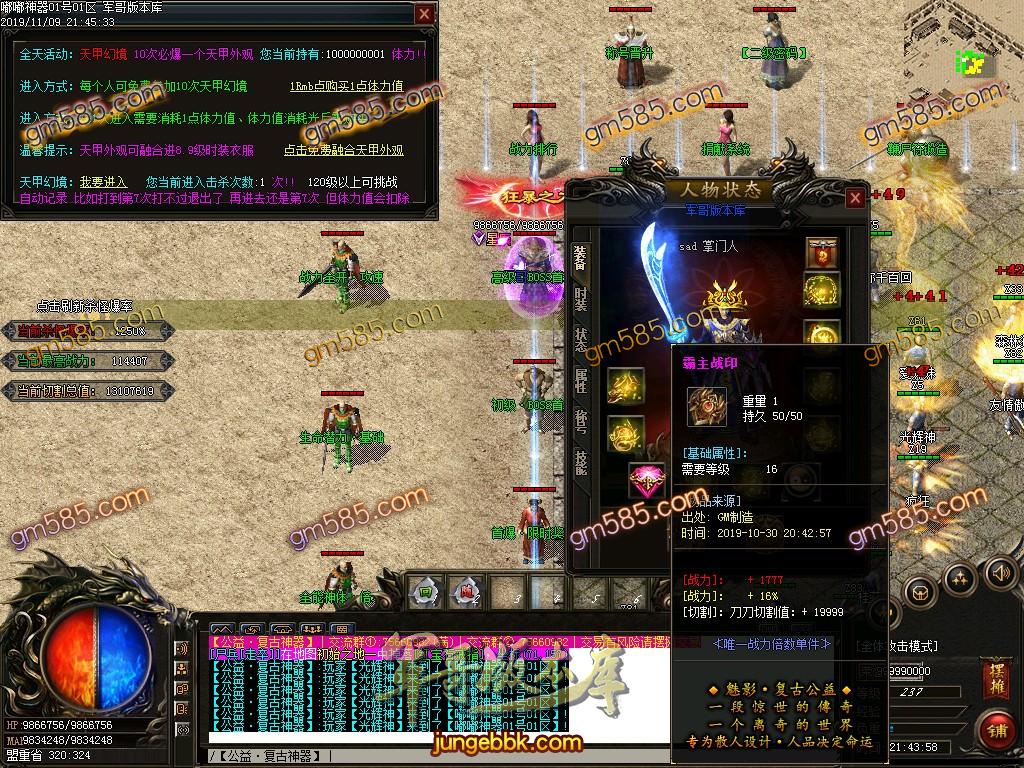1024x768 pixels.
Task: Open the 属性 tab
Action: click(580, 380)
